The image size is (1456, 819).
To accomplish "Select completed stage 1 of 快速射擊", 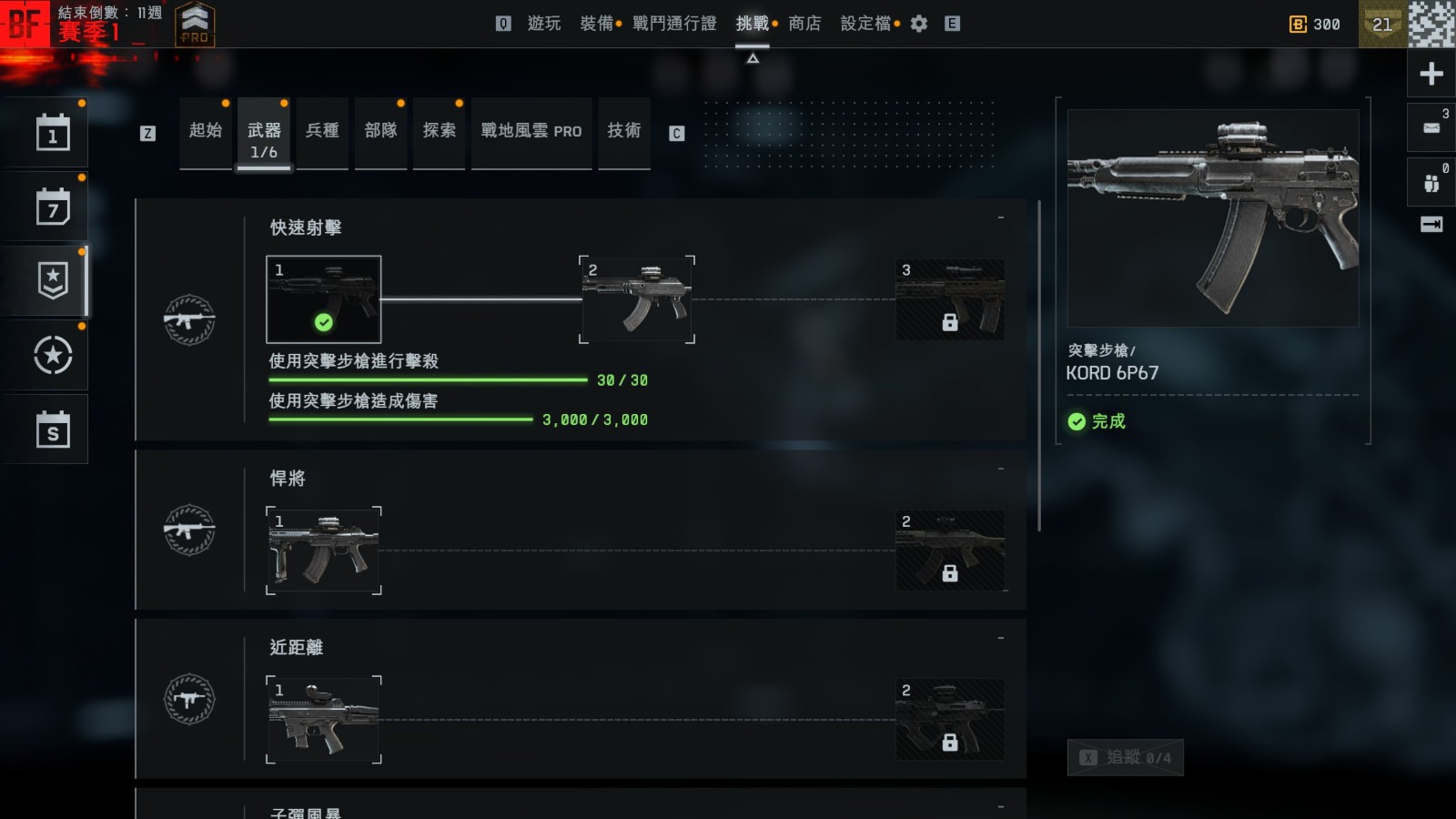I will point(323,299).
